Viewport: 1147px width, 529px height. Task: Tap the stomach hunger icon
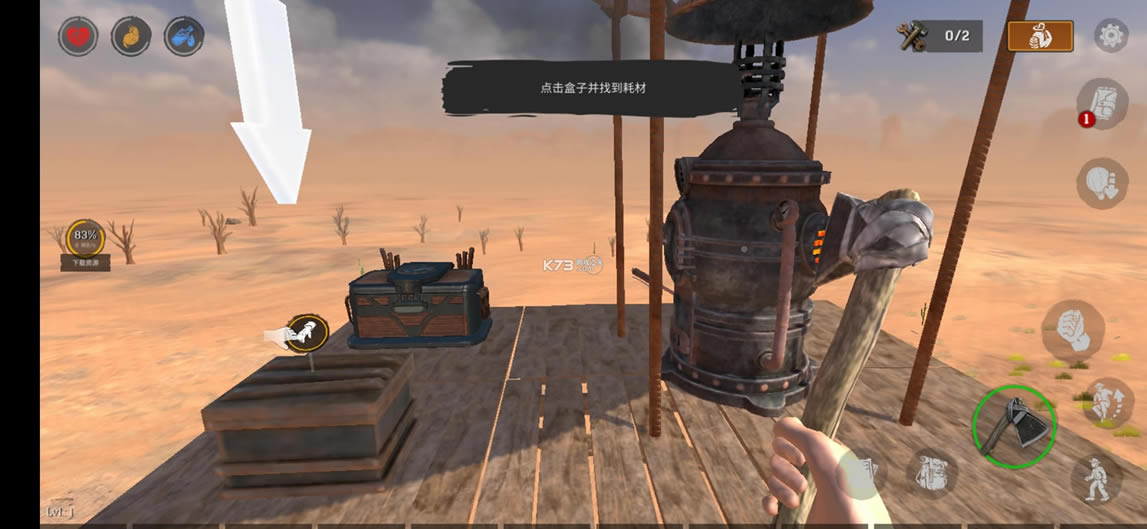pos(131,37)
